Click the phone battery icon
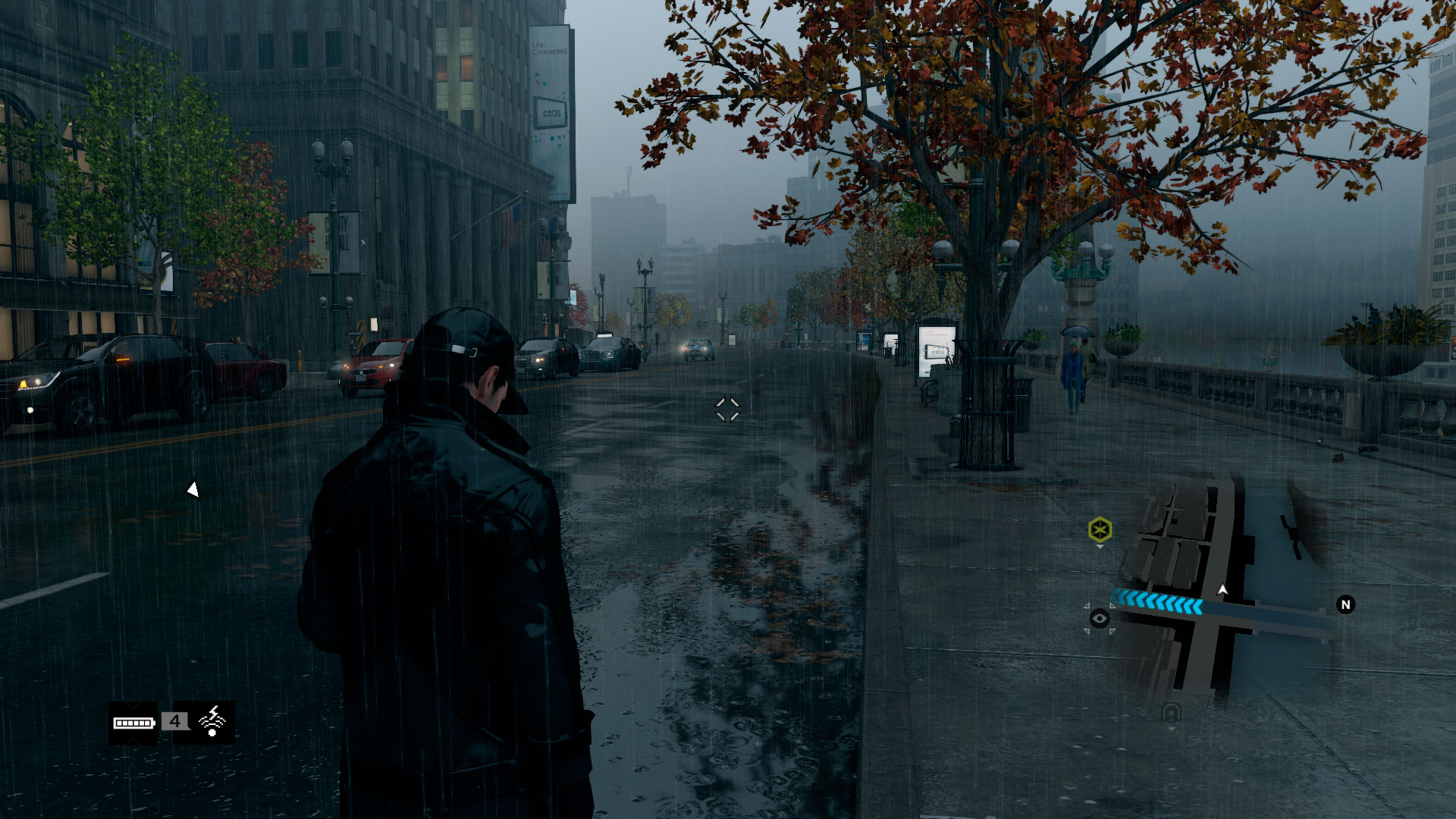The height and width of the screenshot is (819, 1456). click(133, 723)
